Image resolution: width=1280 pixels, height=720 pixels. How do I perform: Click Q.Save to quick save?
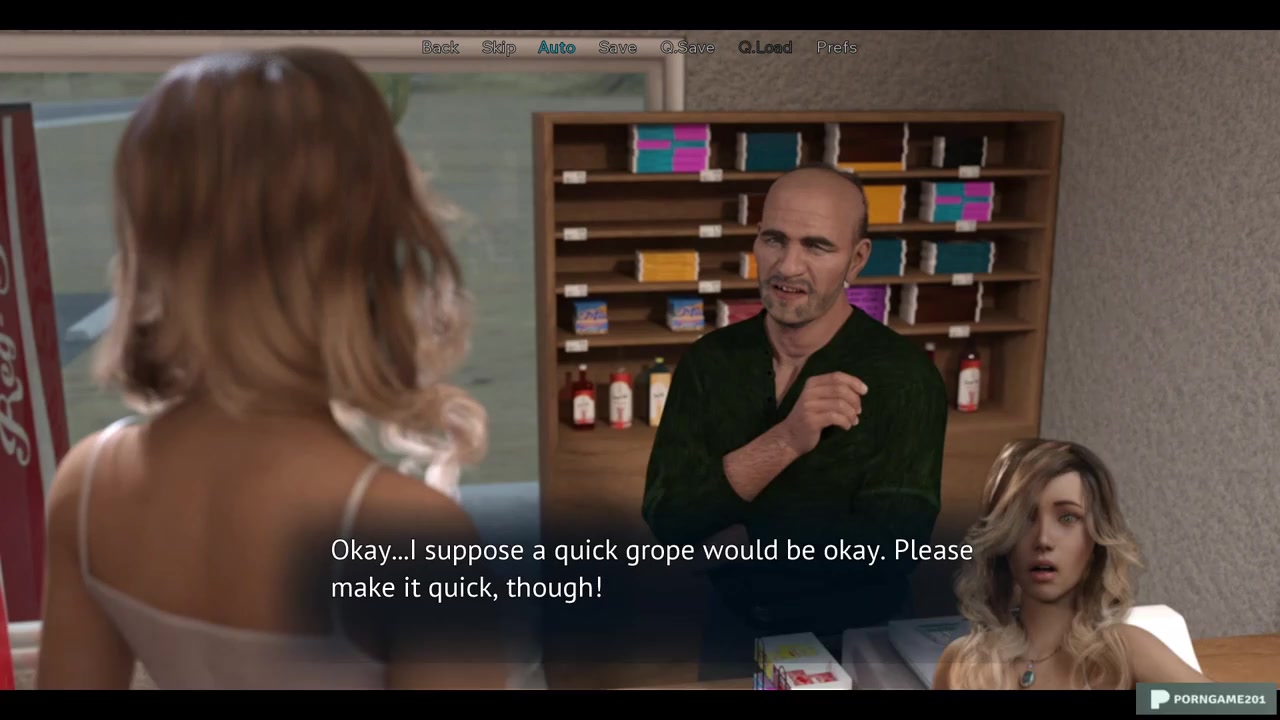click(687, 47)
